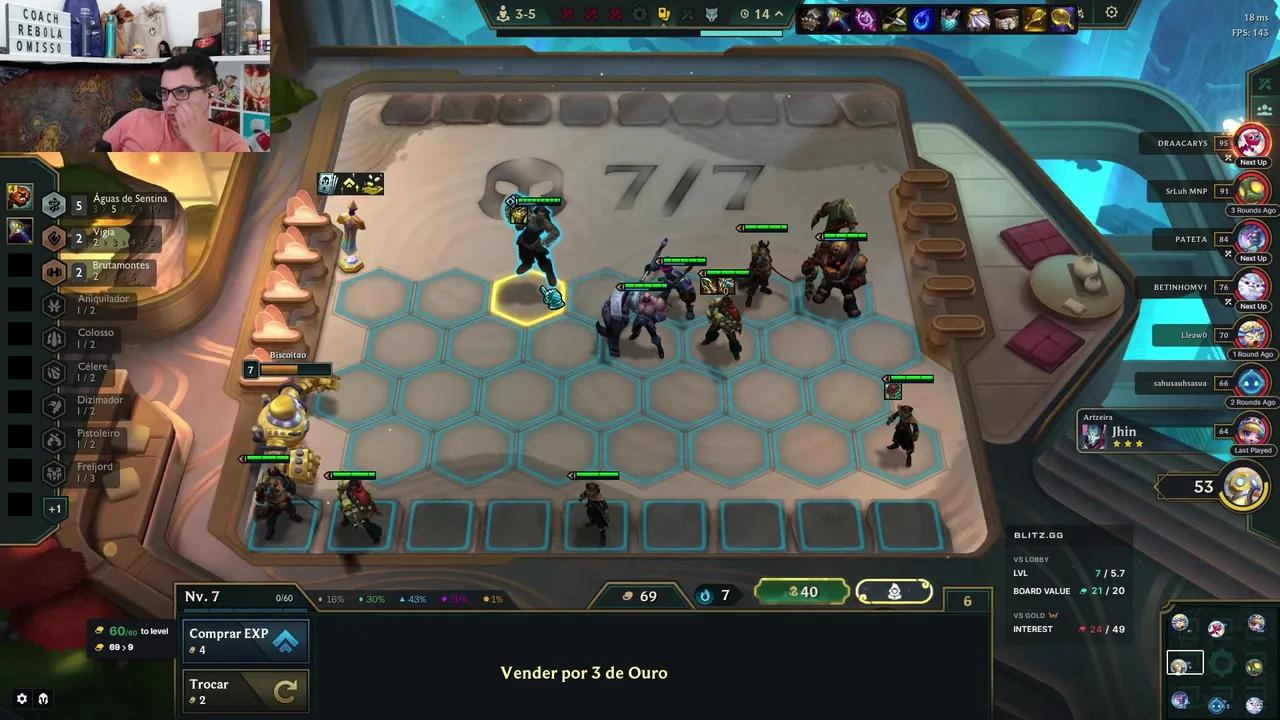Reroll the shop with Trocar
The height and width of the screenshot is (720, 1280).
(x=245, y=690)
